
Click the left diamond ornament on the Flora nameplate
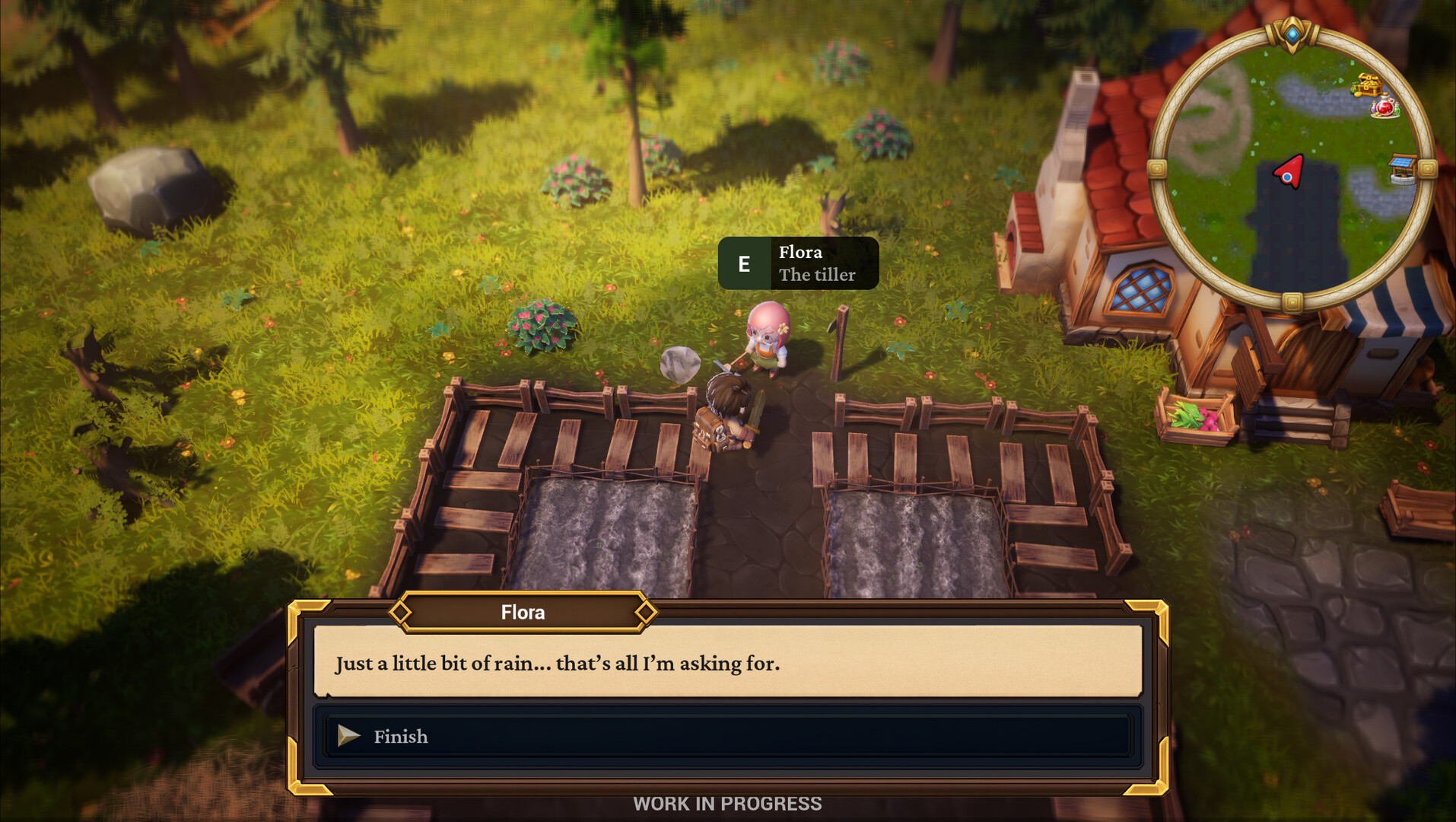coord(402,612)
